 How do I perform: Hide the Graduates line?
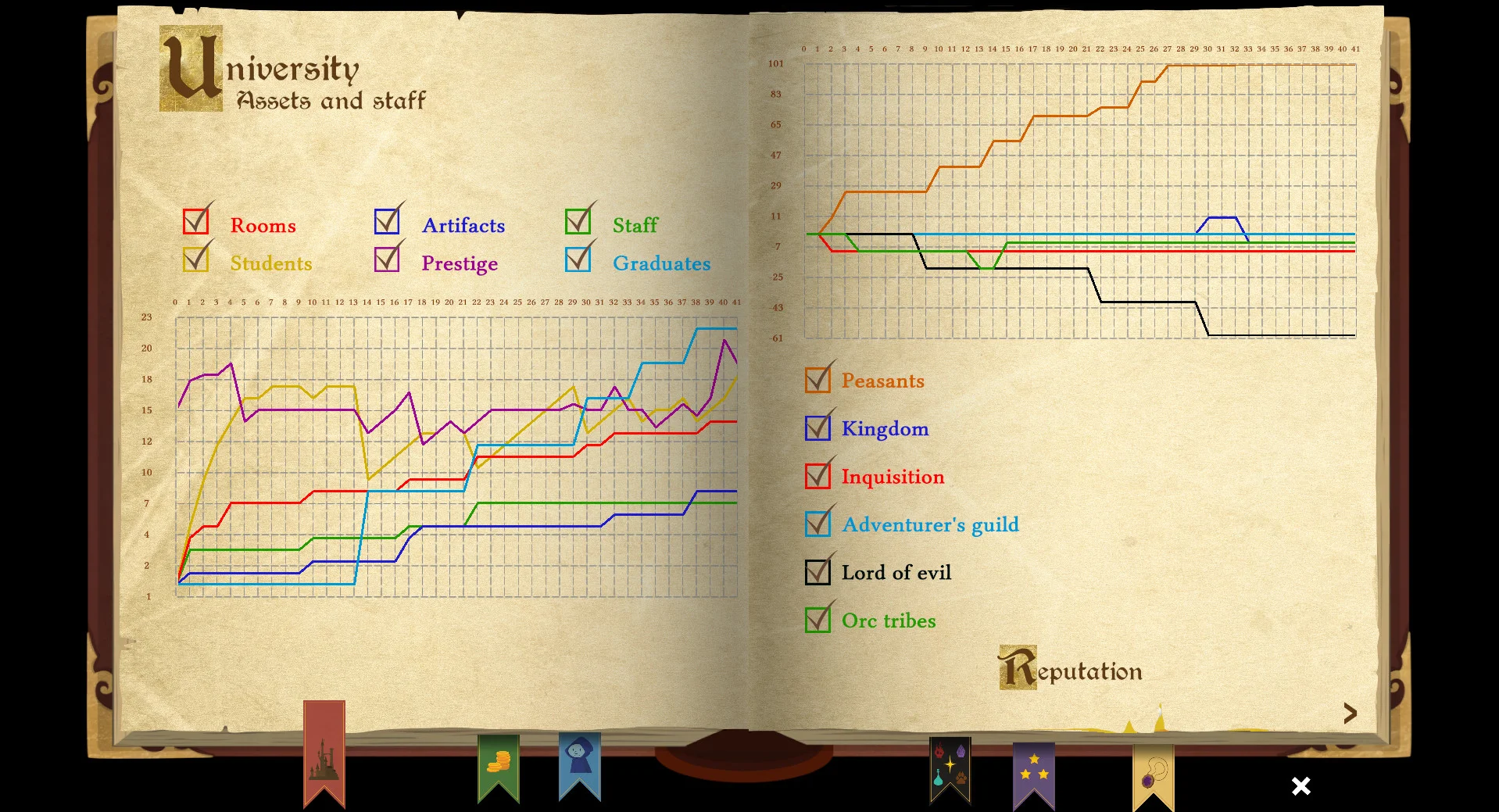[x=578, y=260]
